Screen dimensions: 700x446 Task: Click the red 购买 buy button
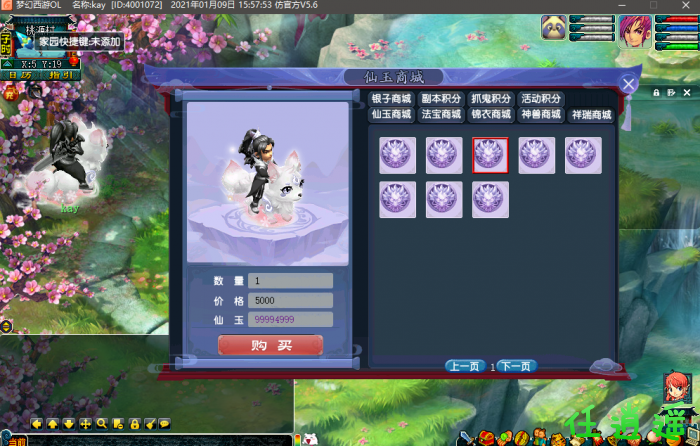tap(270, 345)
